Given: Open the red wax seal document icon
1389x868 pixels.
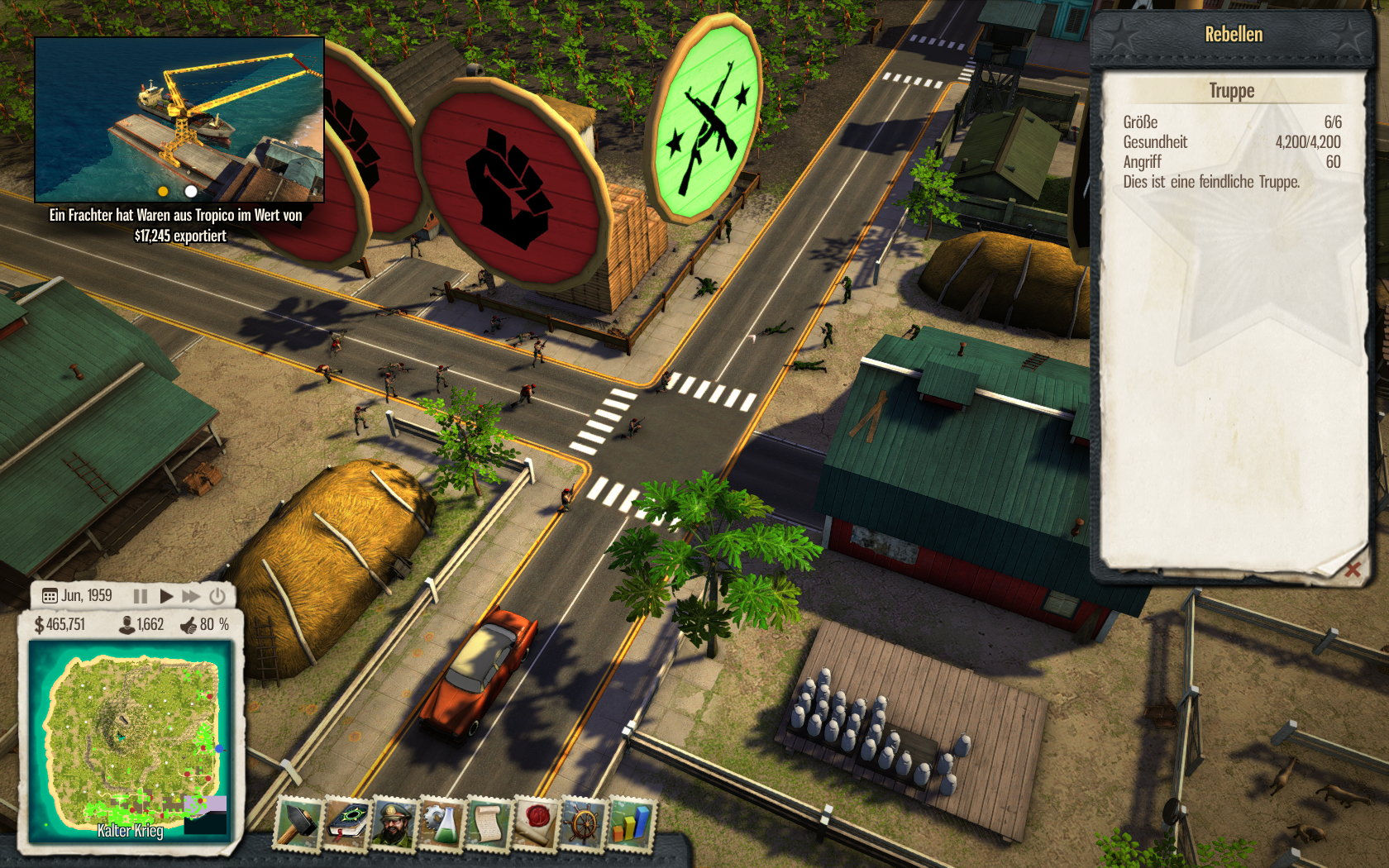Looking at the screenshot, I should (x=537, y=824).
